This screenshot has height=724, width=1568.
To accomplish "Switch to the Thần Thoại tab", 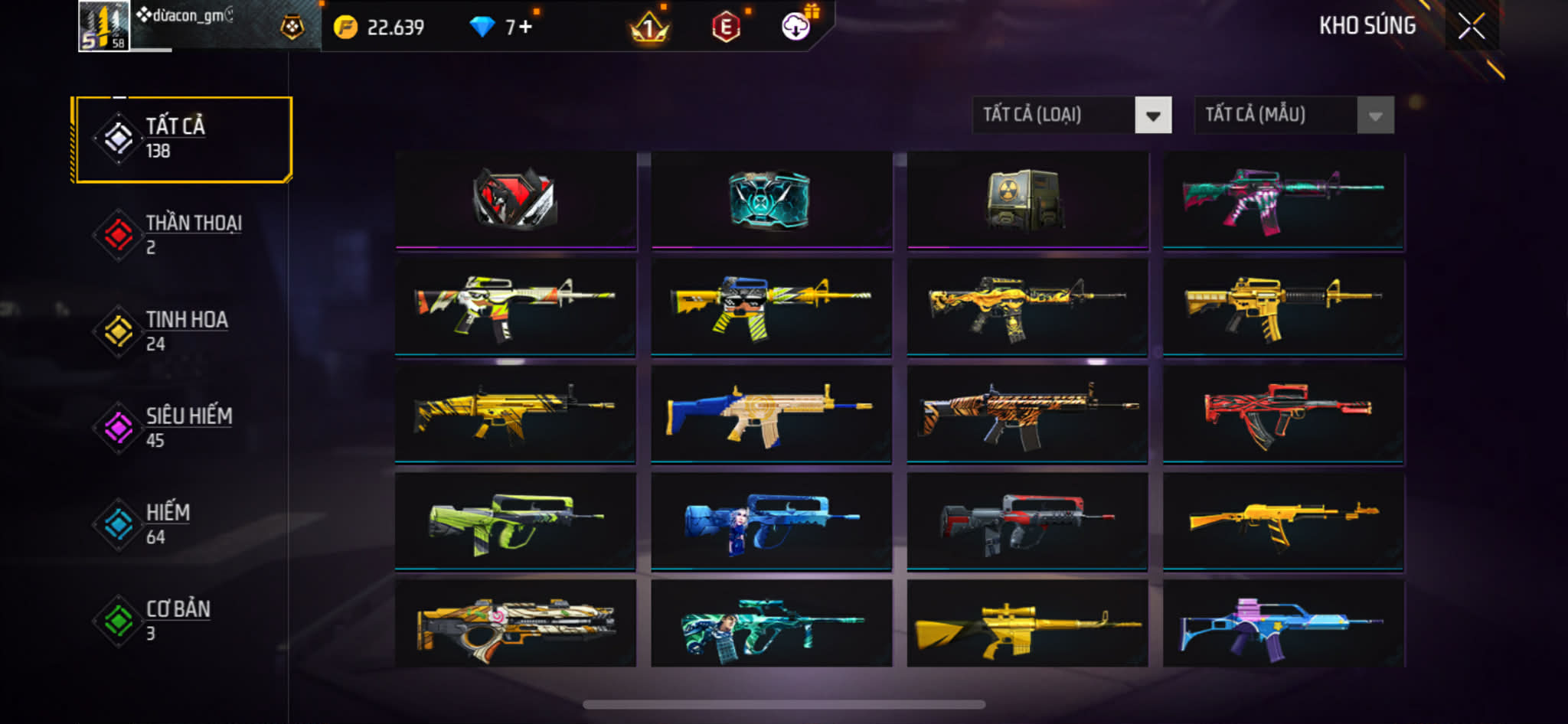I will 183,235.
